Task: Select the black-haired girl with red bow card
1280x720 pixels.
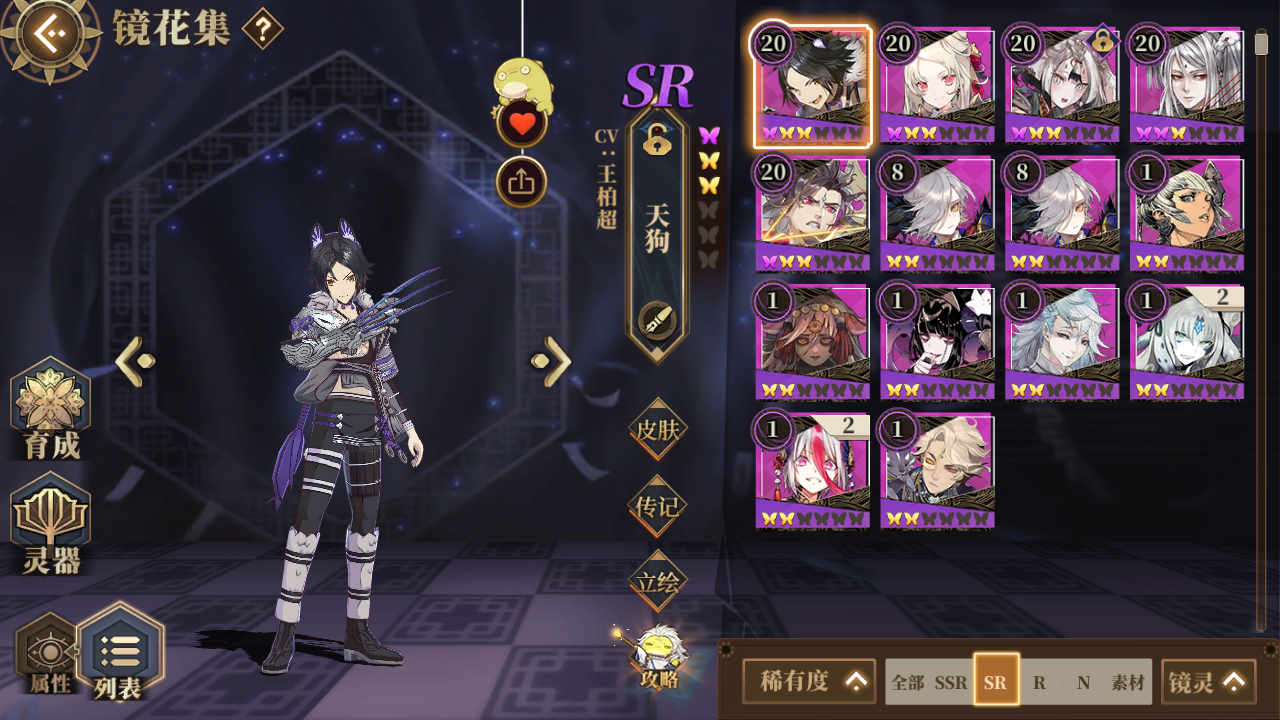Action: 937,342
